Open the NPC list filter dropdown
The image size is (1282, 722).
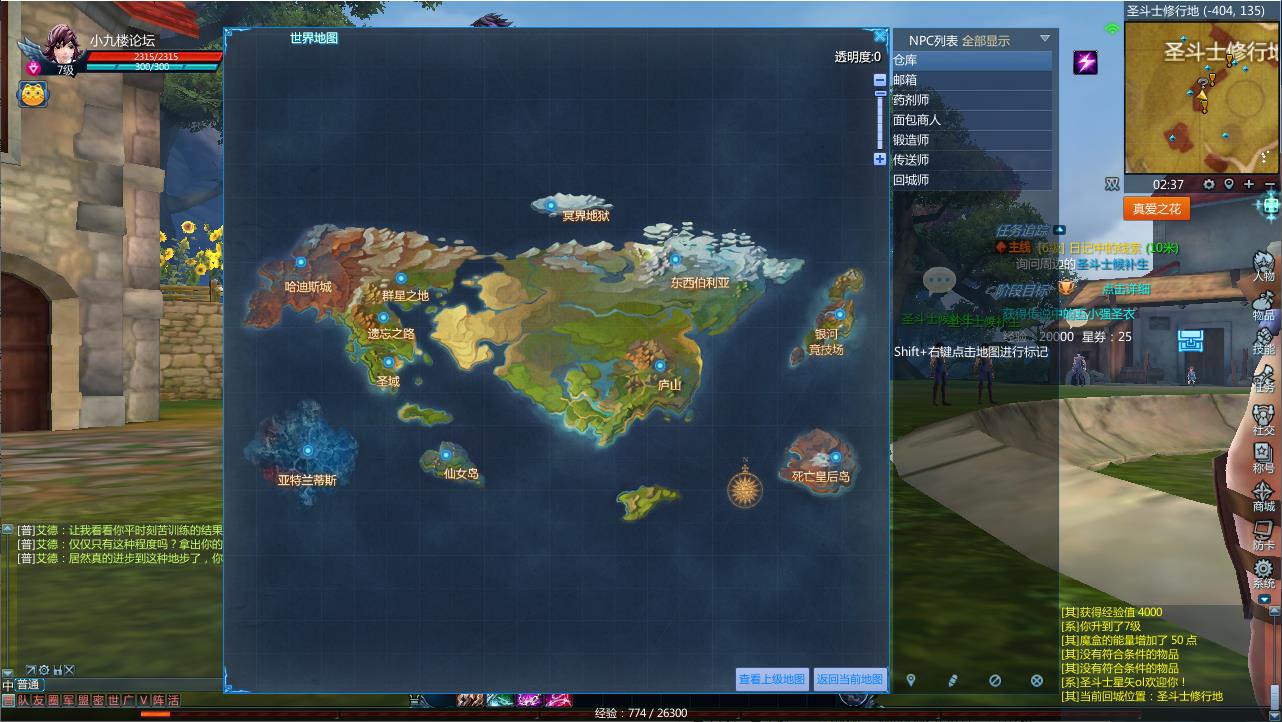(x=1045, y=39)
